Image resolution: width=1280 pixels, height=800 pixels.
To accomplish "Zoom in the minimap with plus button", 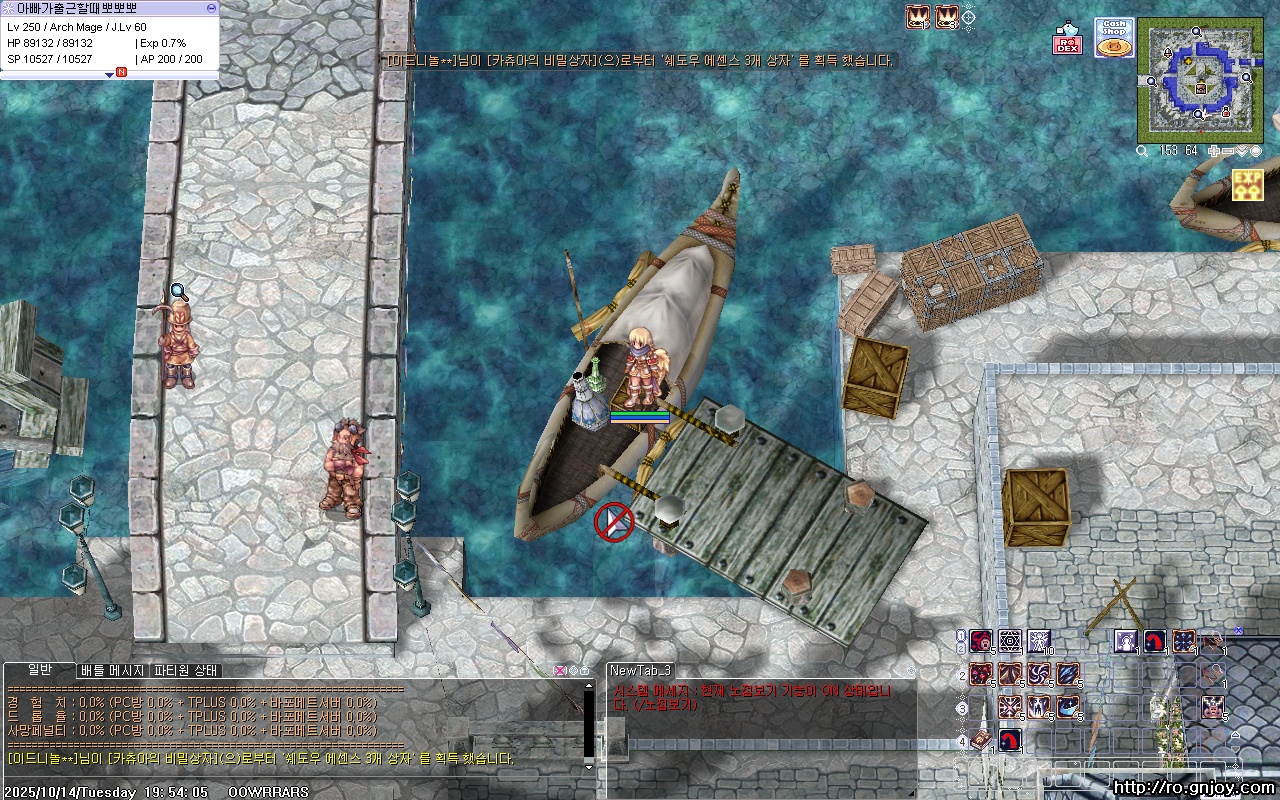I will (x=1214, y=151).
